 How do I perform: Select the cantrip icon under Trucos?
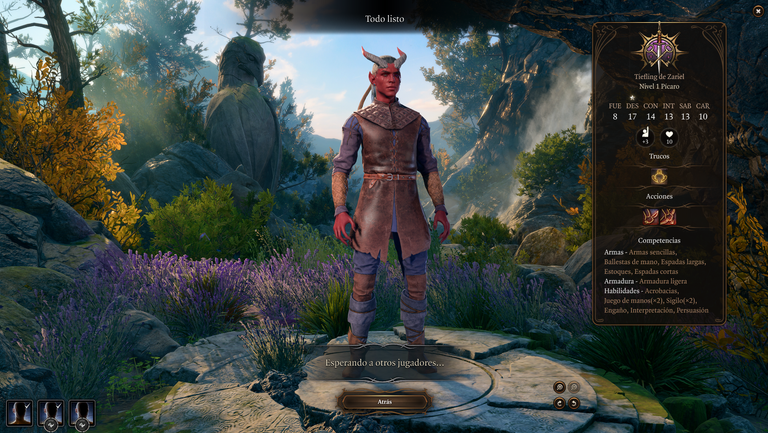(659, 176)
